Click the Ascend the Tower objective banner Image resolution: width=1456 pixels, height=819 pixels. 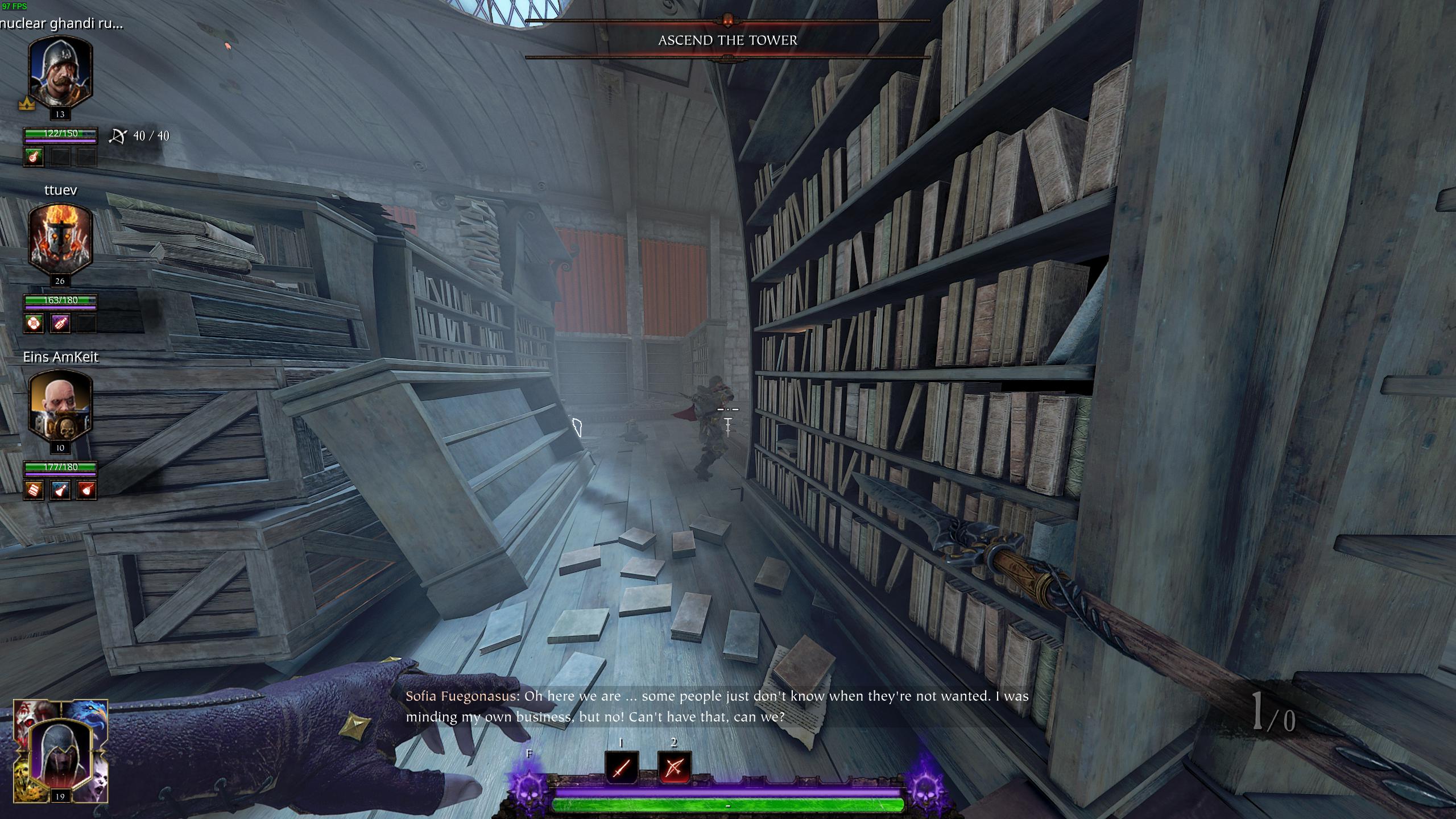(727, 40)
